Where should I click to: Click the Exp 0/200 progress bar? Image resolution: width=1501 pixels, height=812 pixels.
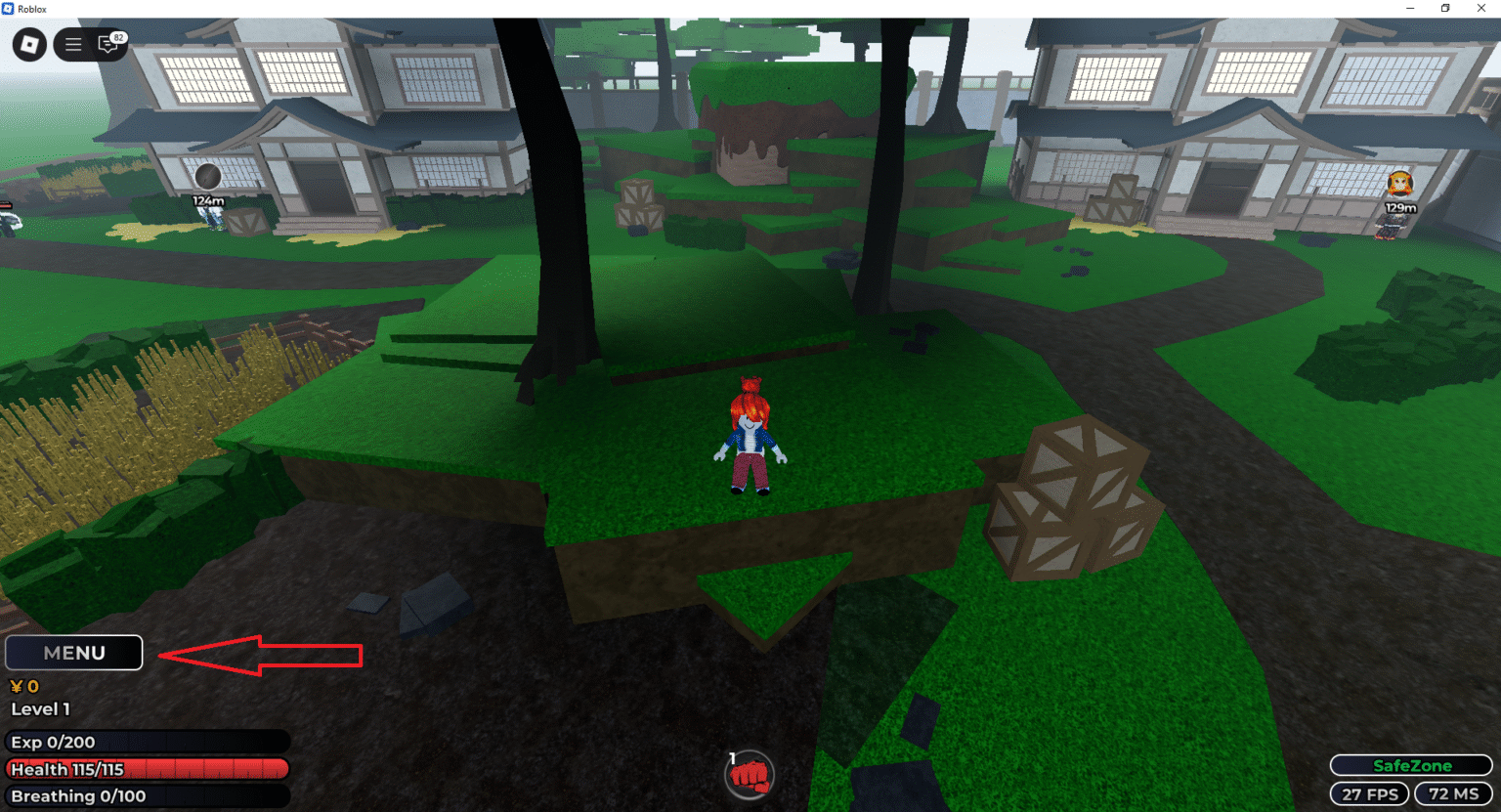(147, 742)
